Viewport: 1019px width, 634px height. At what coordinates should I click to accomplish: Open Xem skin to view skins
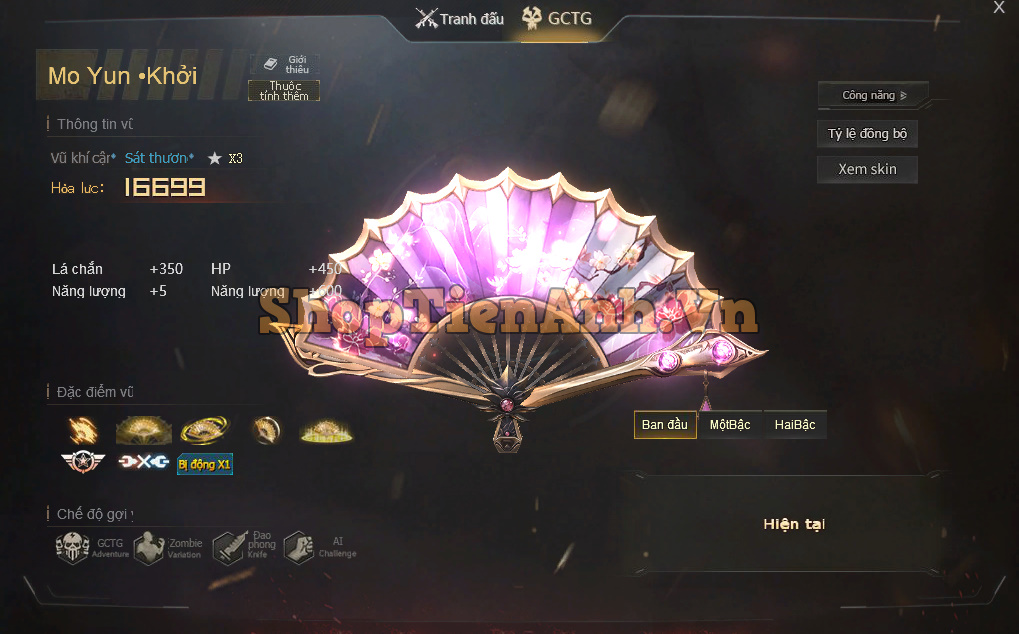click(x=867, y=169)
